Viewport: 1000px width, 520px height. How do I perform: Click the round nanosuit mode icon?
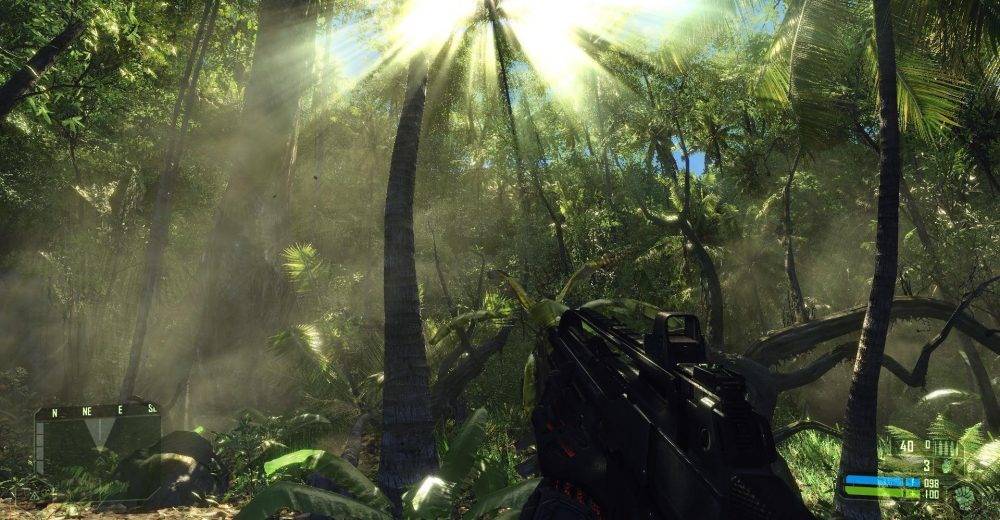964,494
